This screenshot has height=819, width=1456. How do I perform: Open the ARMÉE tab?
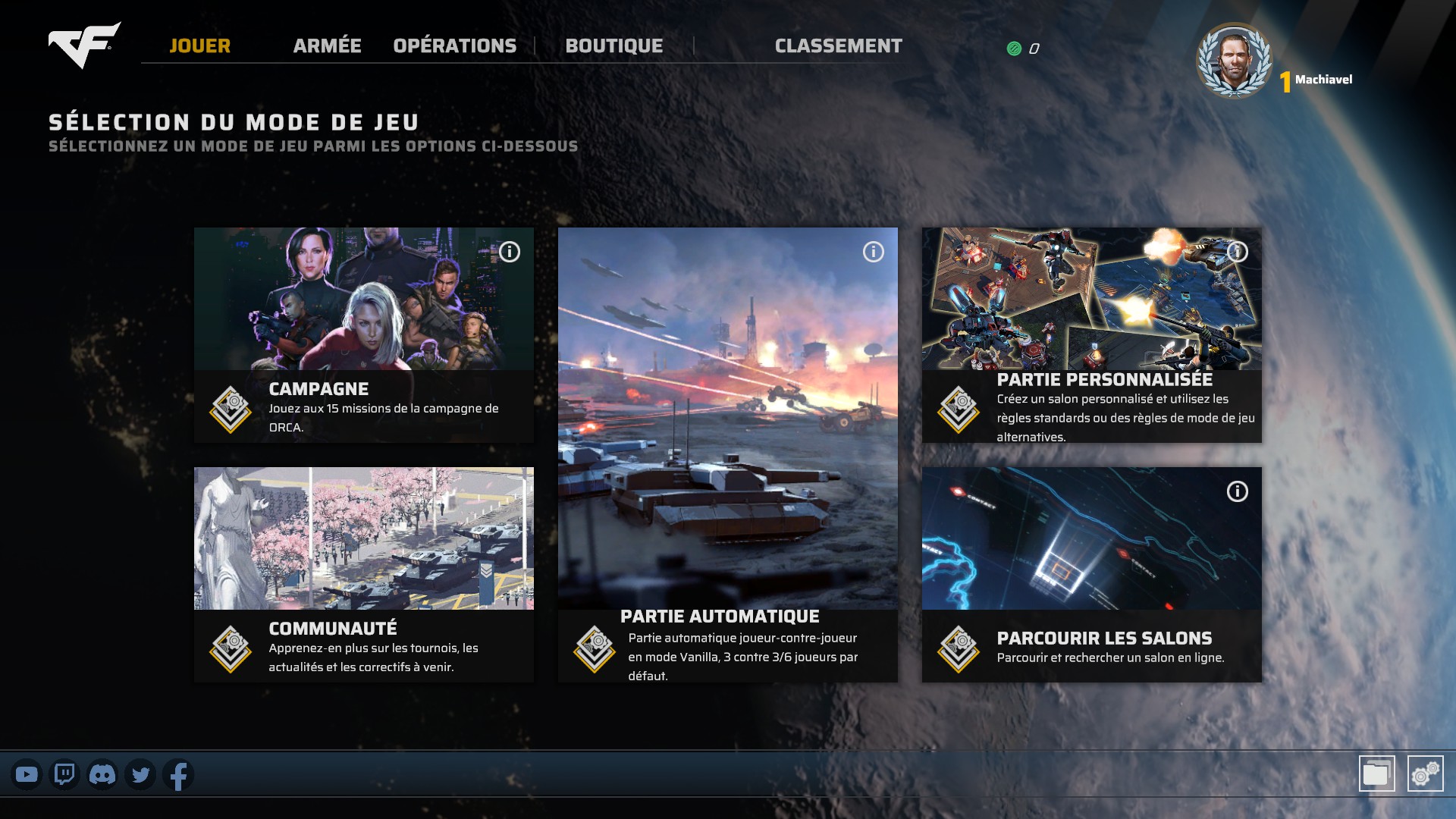[x=327, y=46]
